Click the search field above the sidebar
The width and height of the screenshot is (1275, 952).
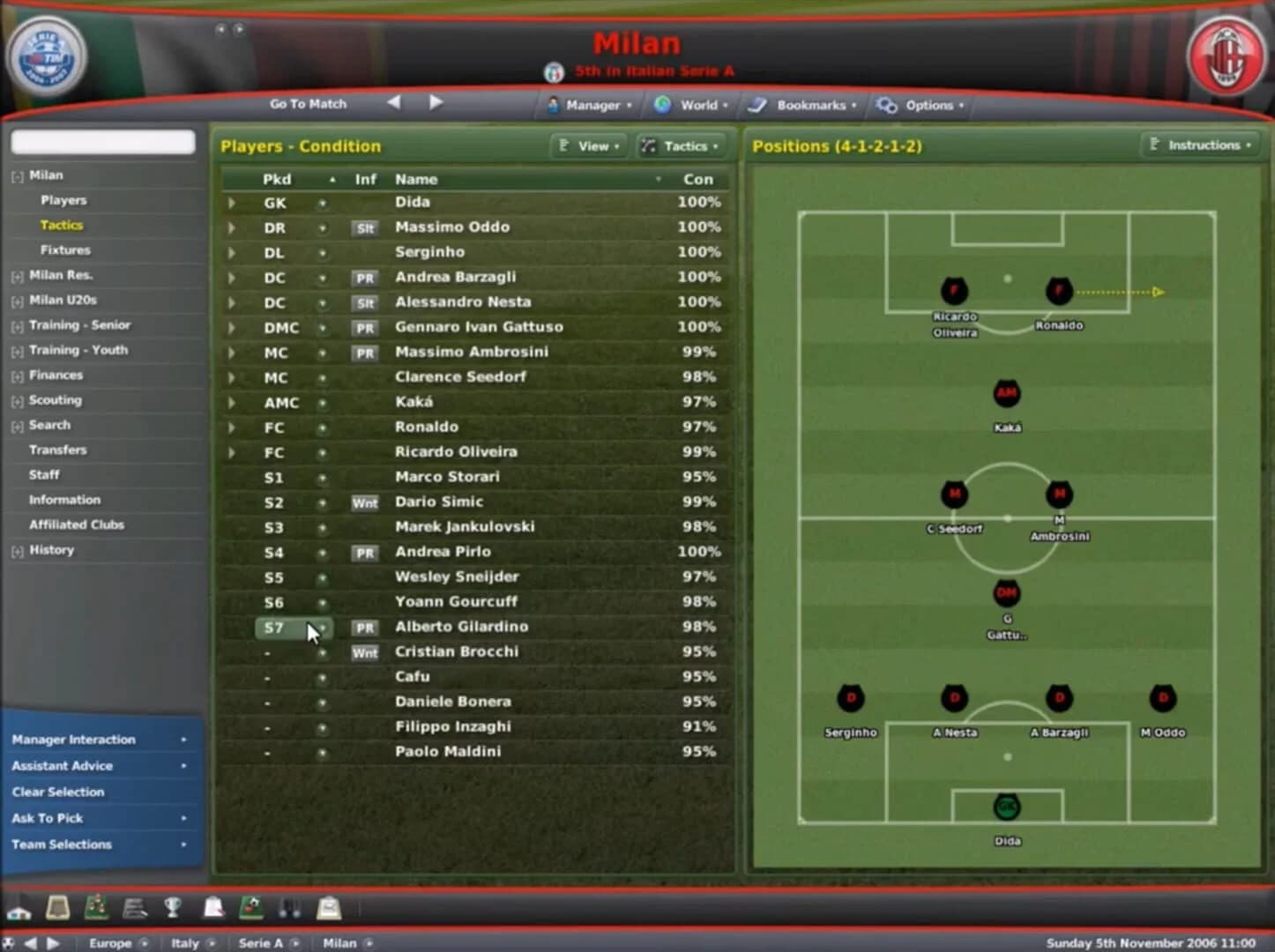click(102, 142)
